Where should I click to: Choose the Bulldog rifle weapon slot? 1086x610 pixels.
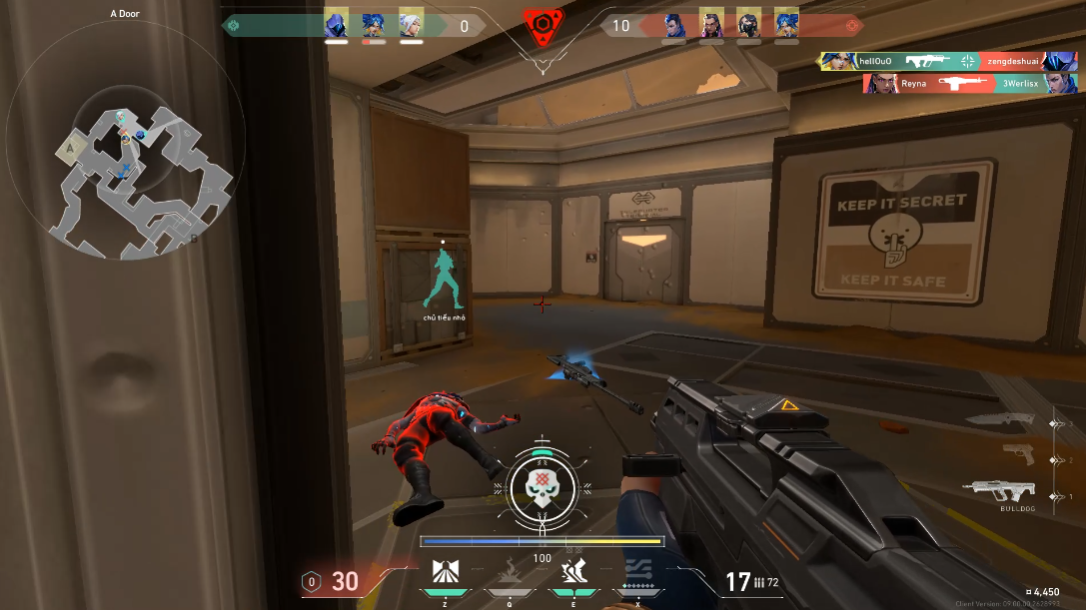(1003, 489)
